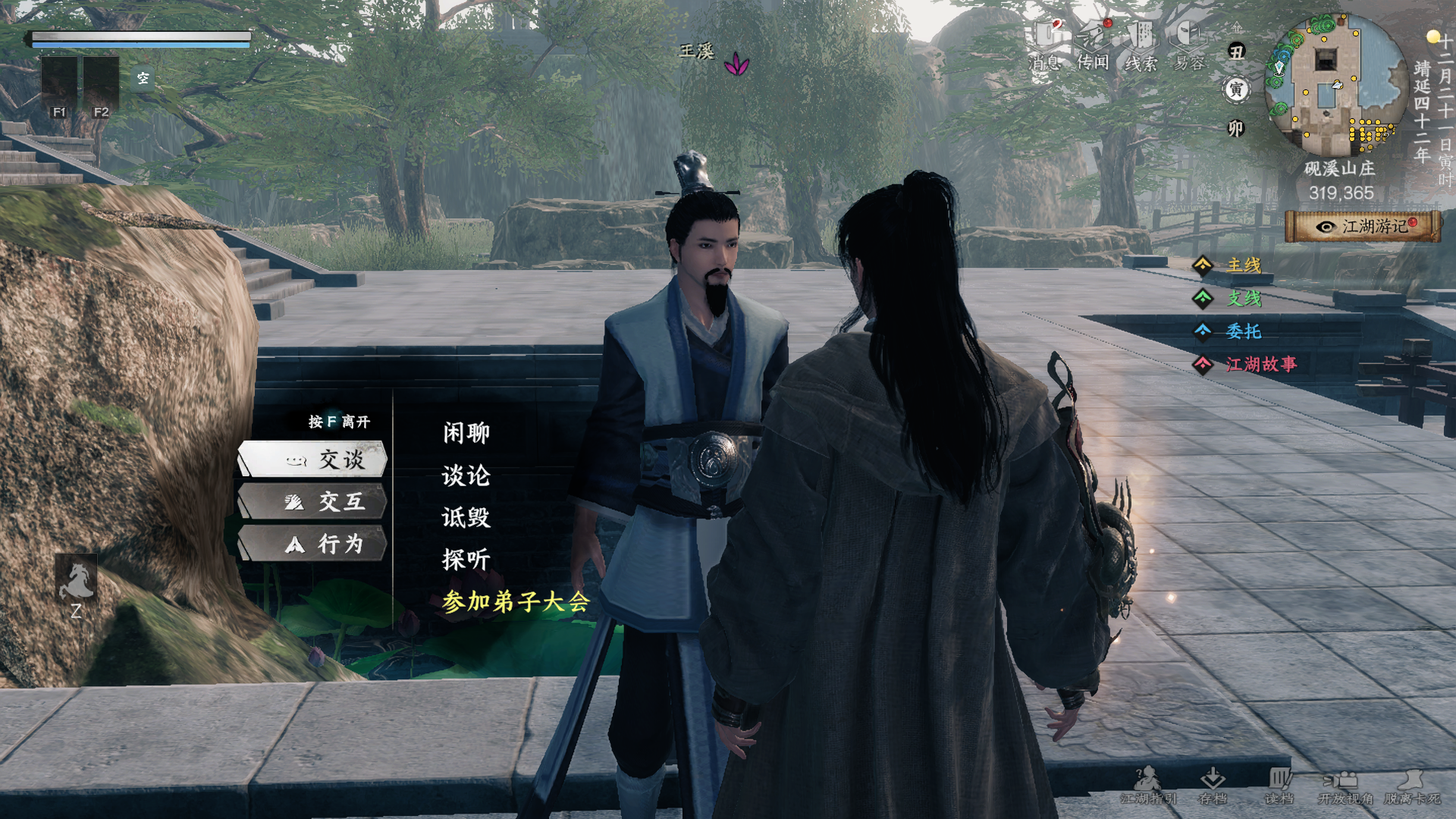This screenshot has height=819, width=1456.
Task: Expand the 主线 main quest tracker
Action: pyautogui.click(x=1244, y=265)
